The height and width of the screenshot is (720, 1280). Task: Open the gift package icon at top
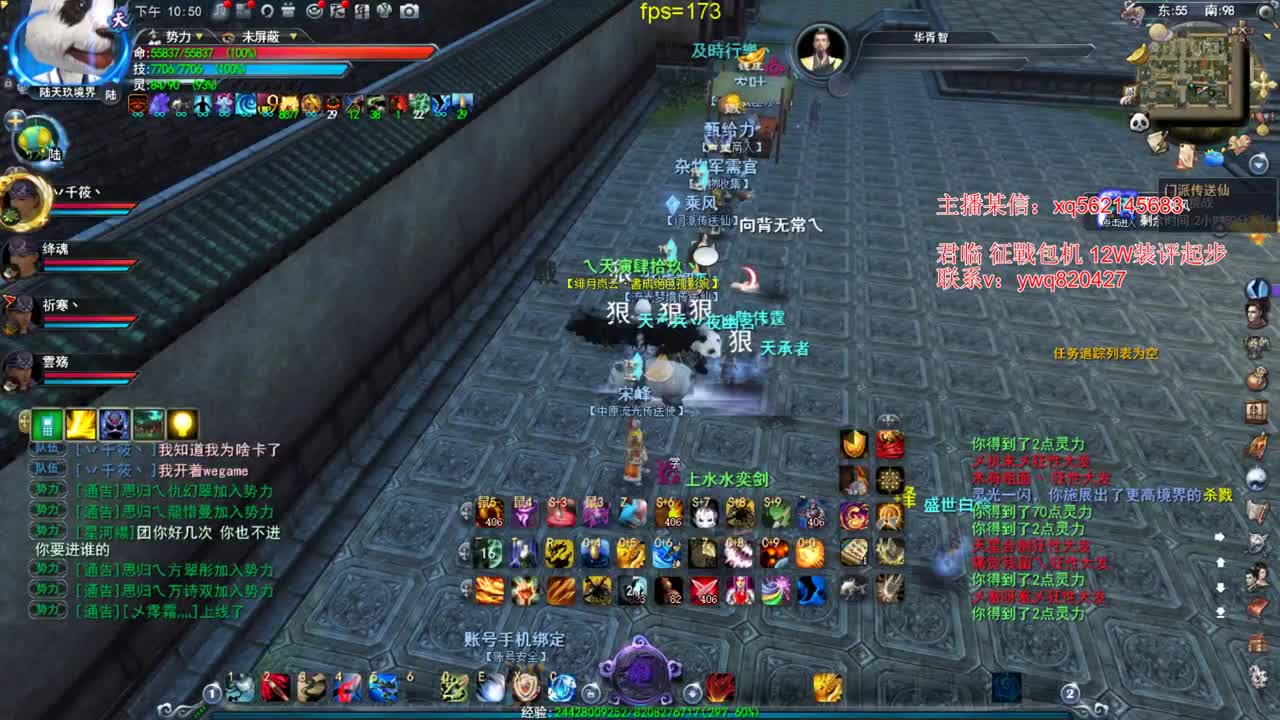[x=288, y=12]
